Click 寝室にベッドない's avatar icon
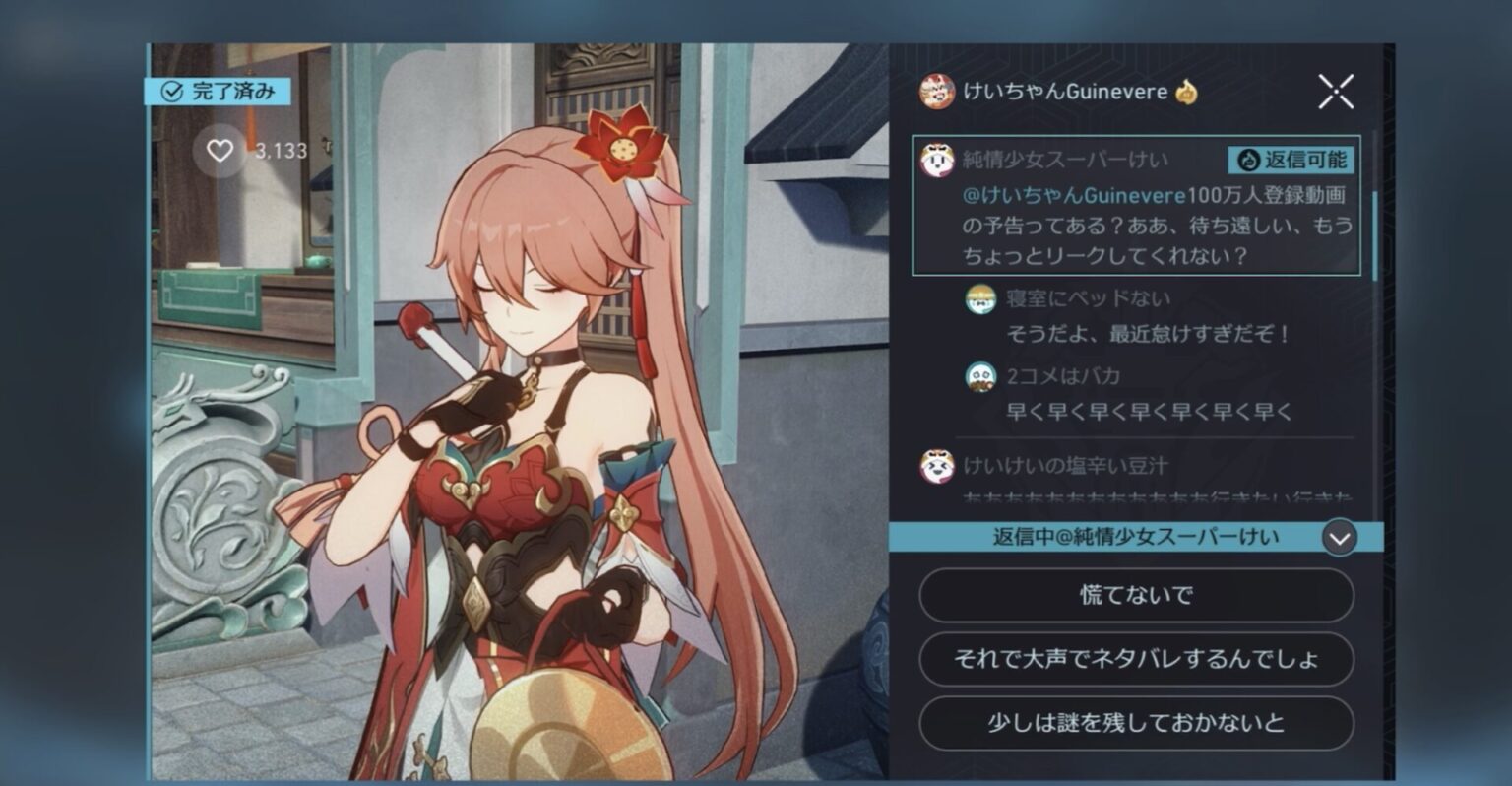Image resolution: width=1512 pixels, height=786 pixels. pos(977,297)
